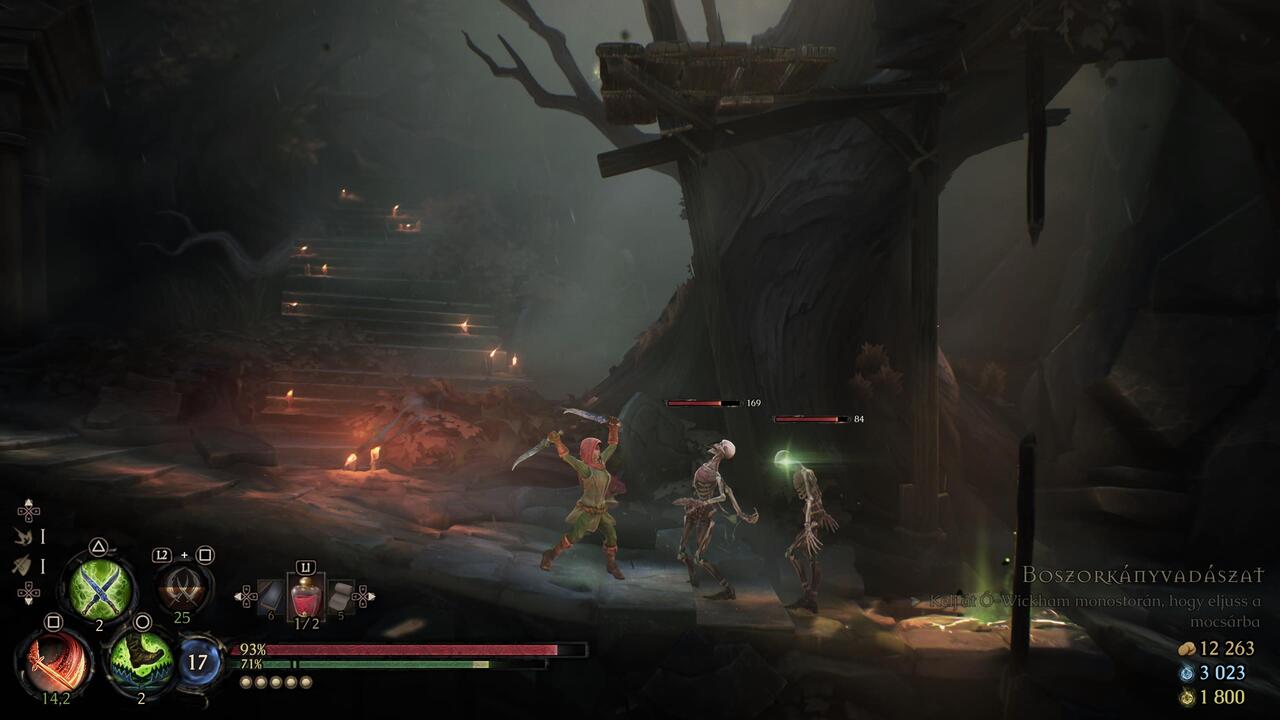Select the lower weapon stance icon
The image size is (1280, 720).
[21, 566]
